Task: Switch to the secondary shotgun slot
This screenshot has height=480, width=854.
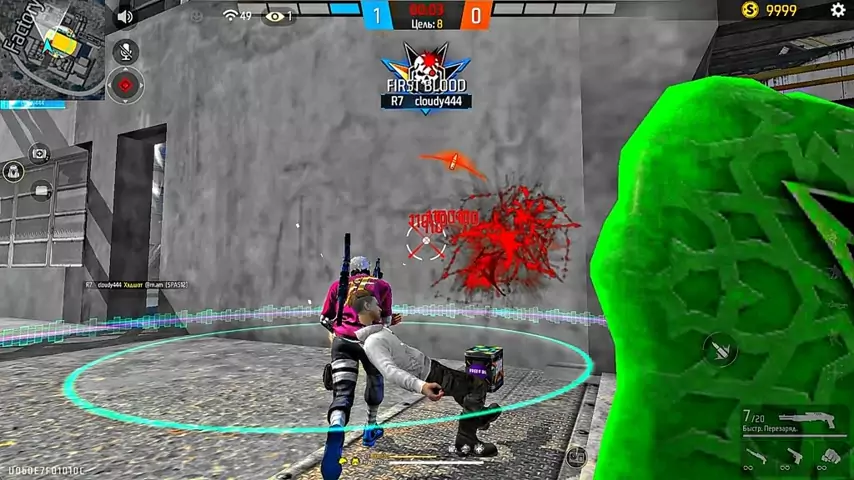Action: click(756, 457)
